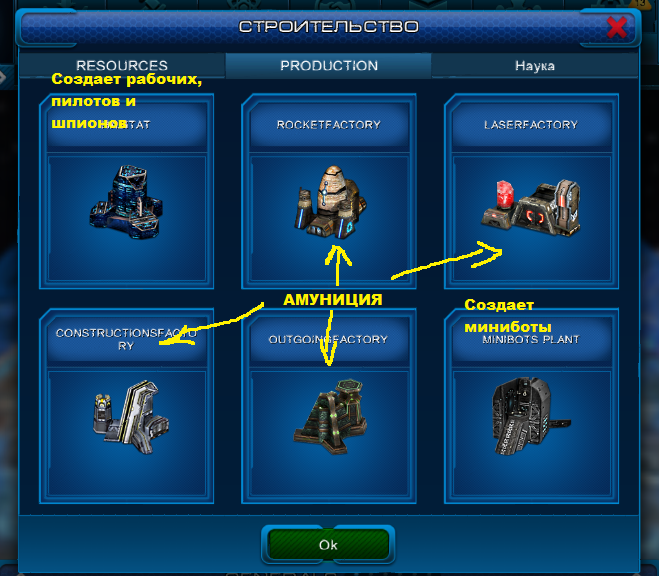The width and height of the screenshot is (659, 576).
Task: Select the Production tab
Action: (x=329, y=66)
